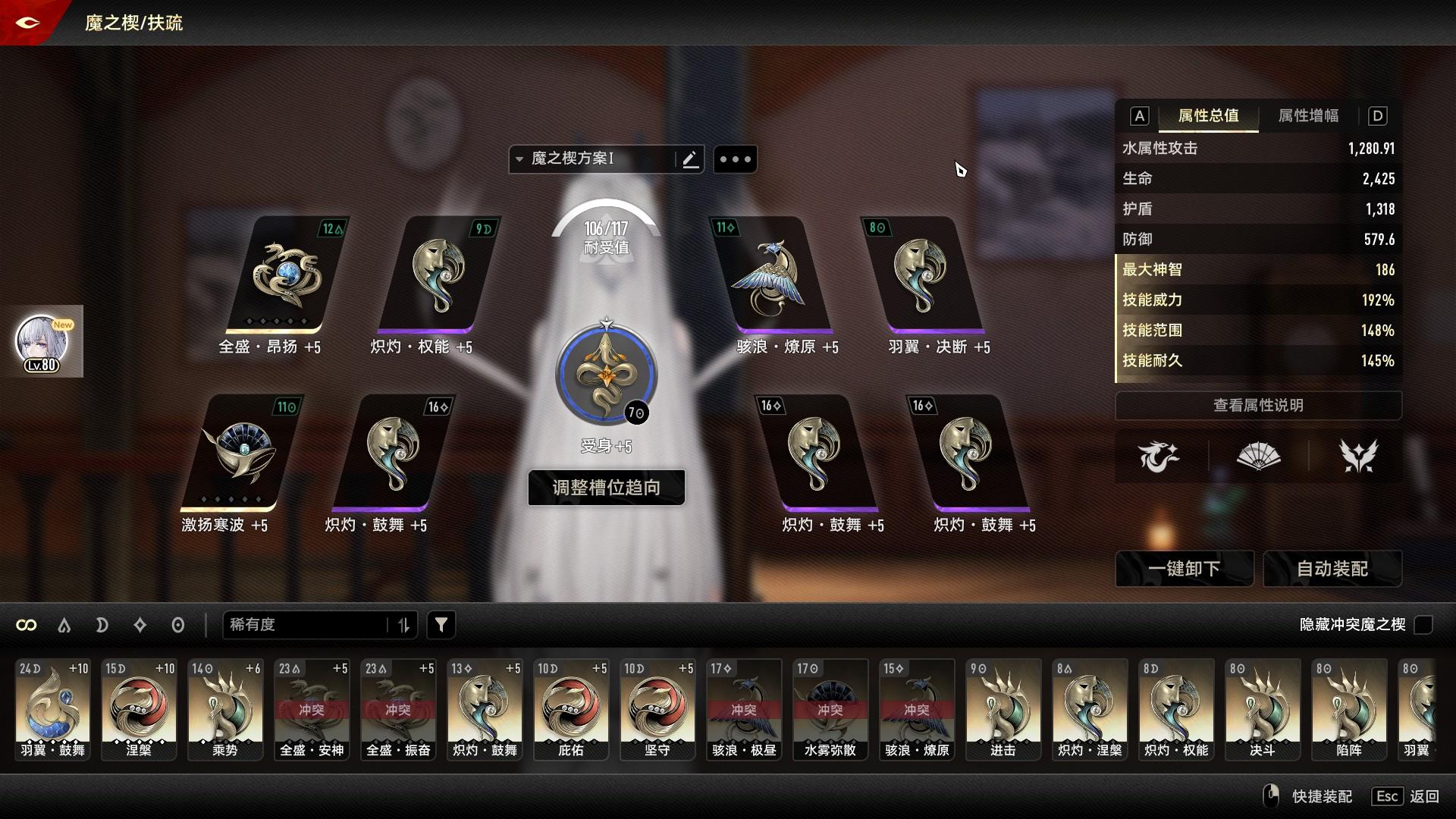The height and width of the screenshot is (819, 1456).
Task: Filter wedges by the infinity all-types icon
Action: point(27,625)
